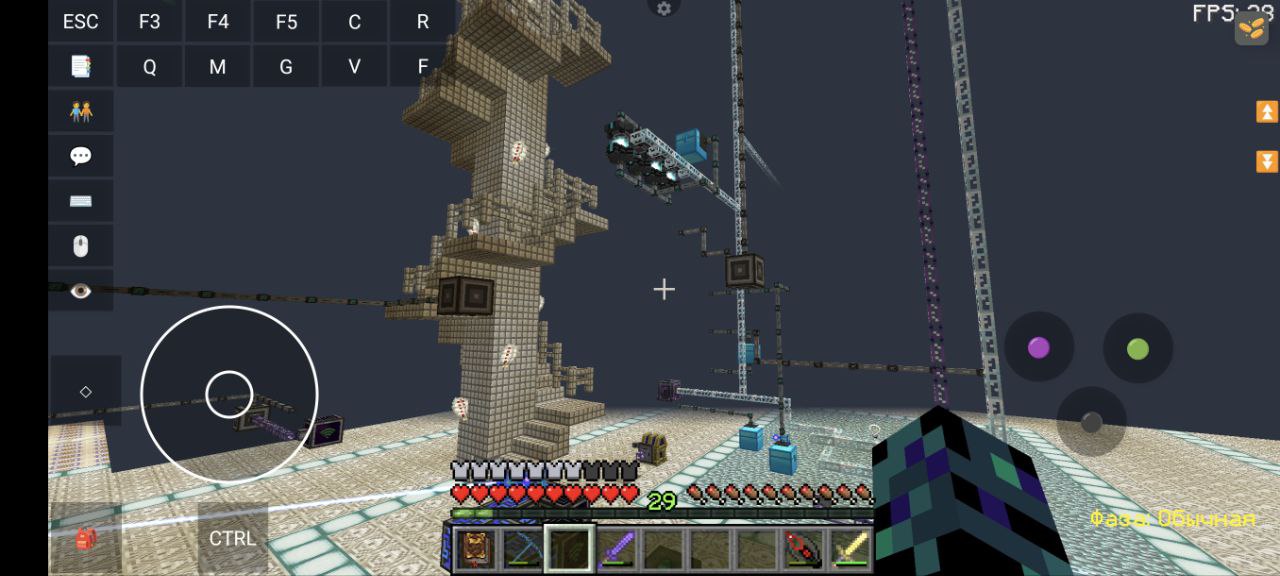Toggle the mouse mode icon

[x=81, y=245]
